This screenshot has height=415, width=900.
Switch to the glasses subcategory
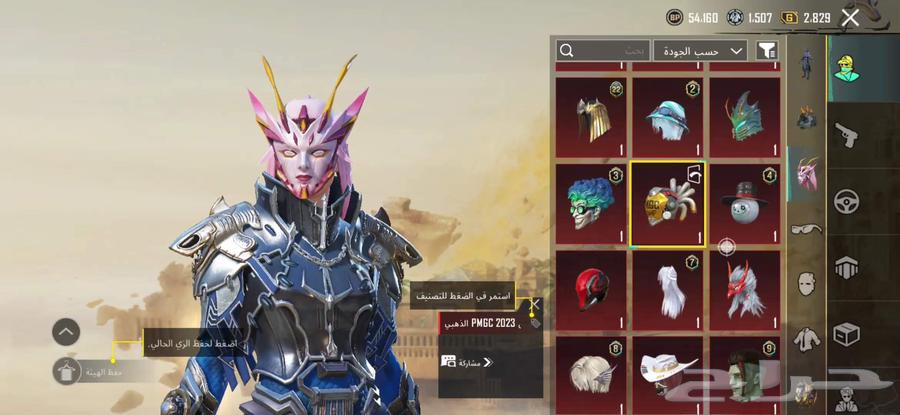(806, 228)
